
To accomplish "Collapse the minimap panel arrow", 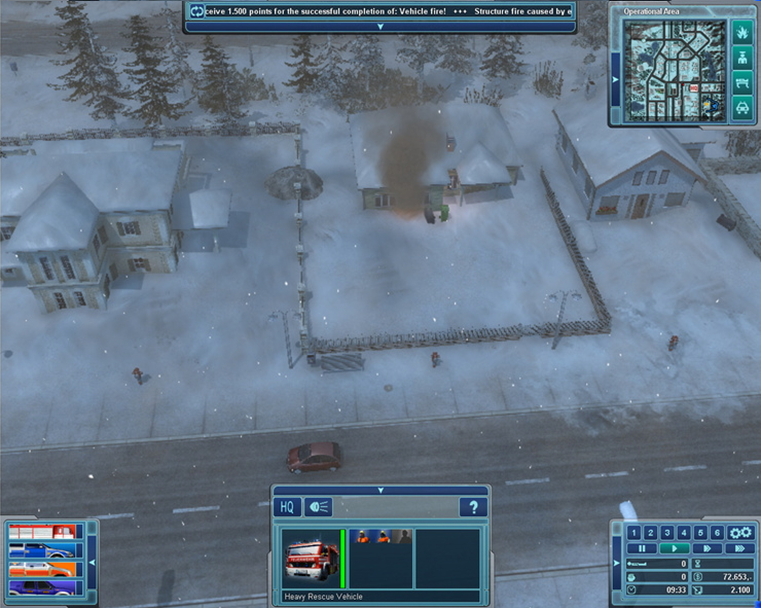I will 615,78.
